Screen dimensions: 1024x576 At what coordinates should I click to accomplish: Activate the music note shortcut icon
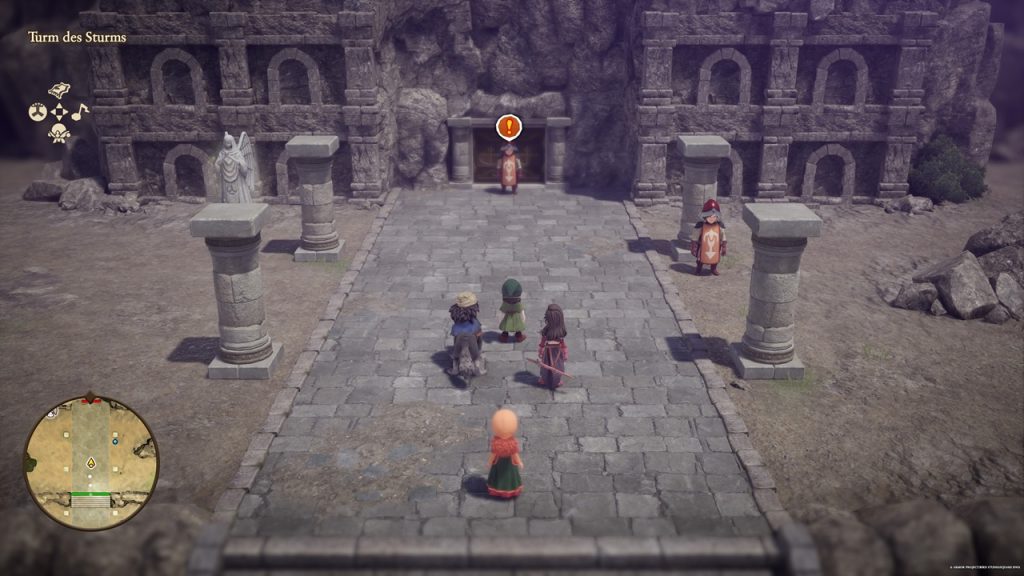point(80,111)
